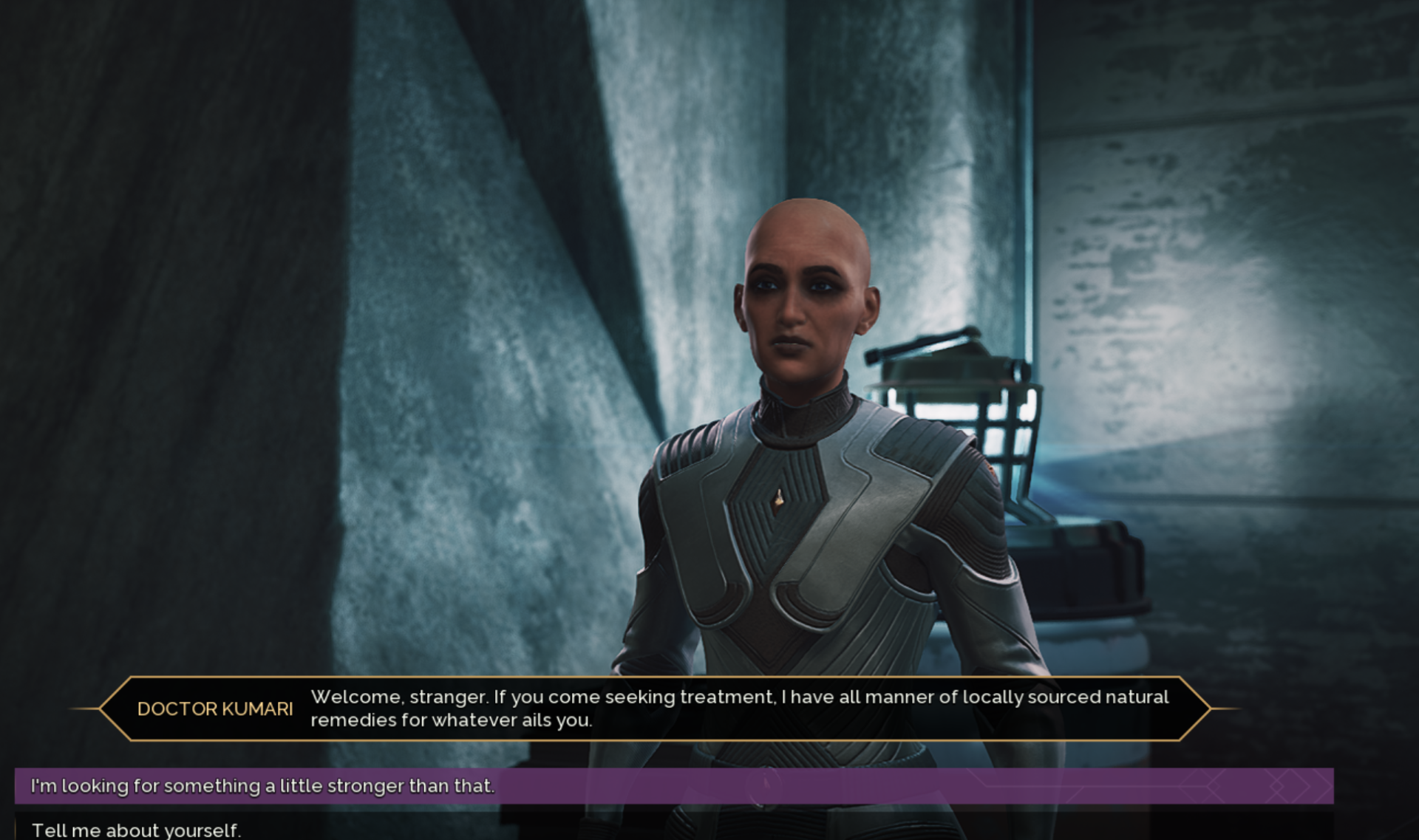Select the "Tell me about yourself" response
1419x840 pixels.
coord(137,830)
